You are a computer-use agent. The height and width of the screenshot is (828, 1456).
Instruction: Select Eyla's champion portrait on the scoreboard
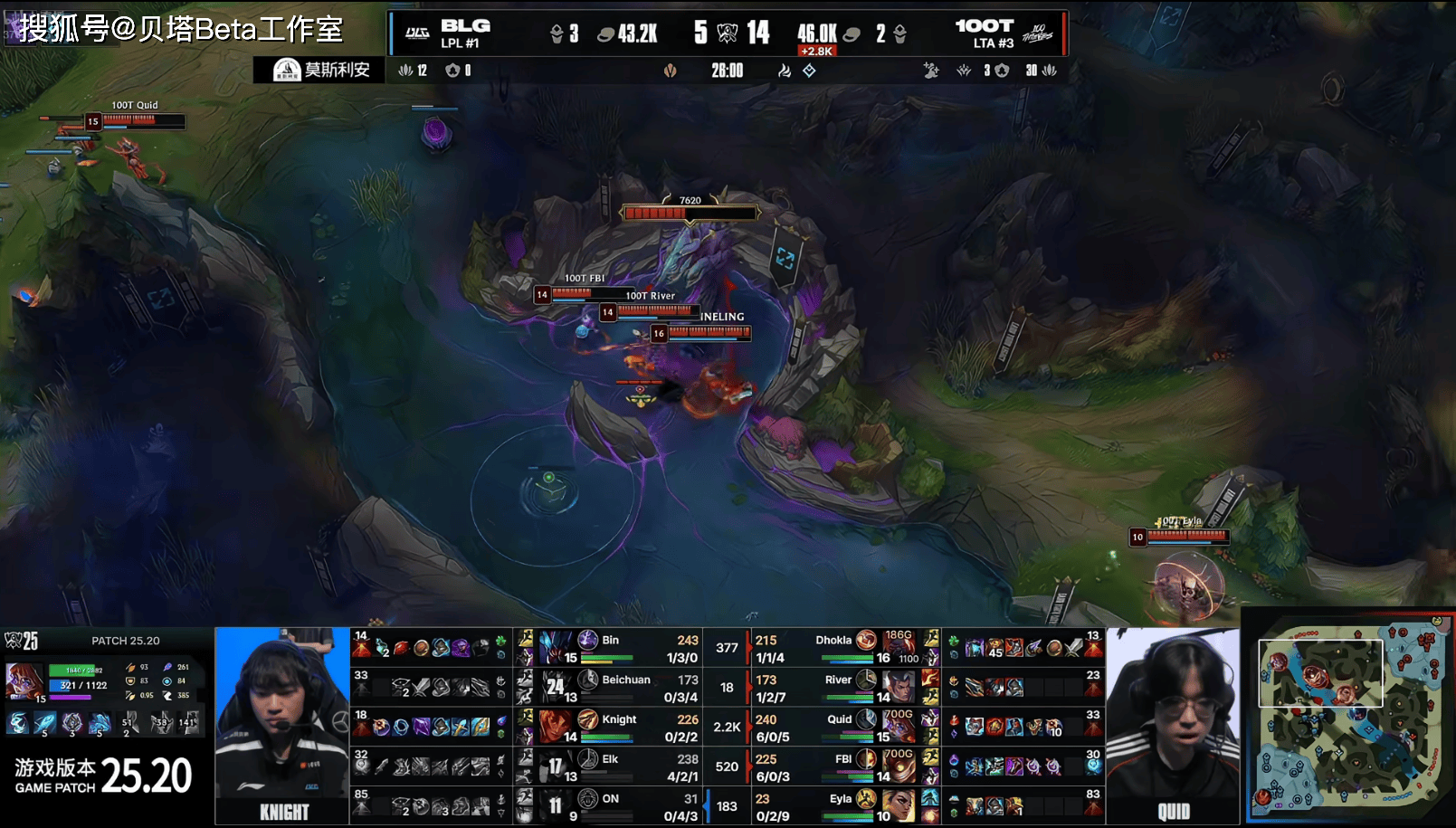pyautogui.click(x=899, y=805)
